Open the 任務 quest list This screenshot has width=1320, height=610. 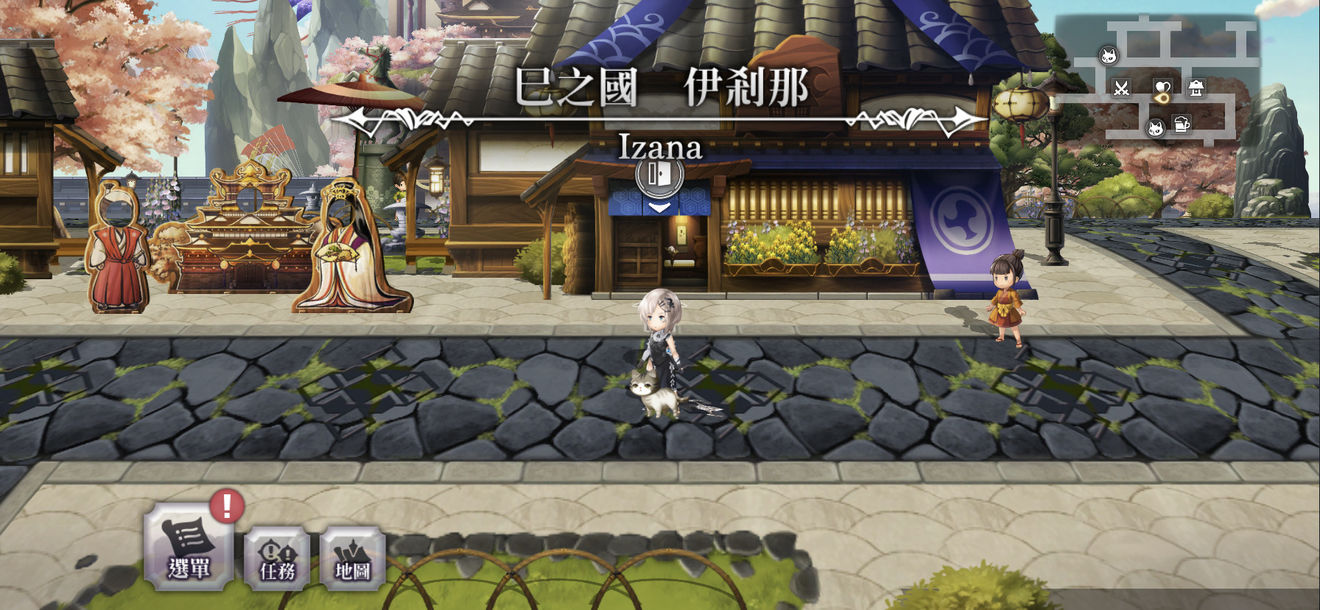tap(277, 556)
